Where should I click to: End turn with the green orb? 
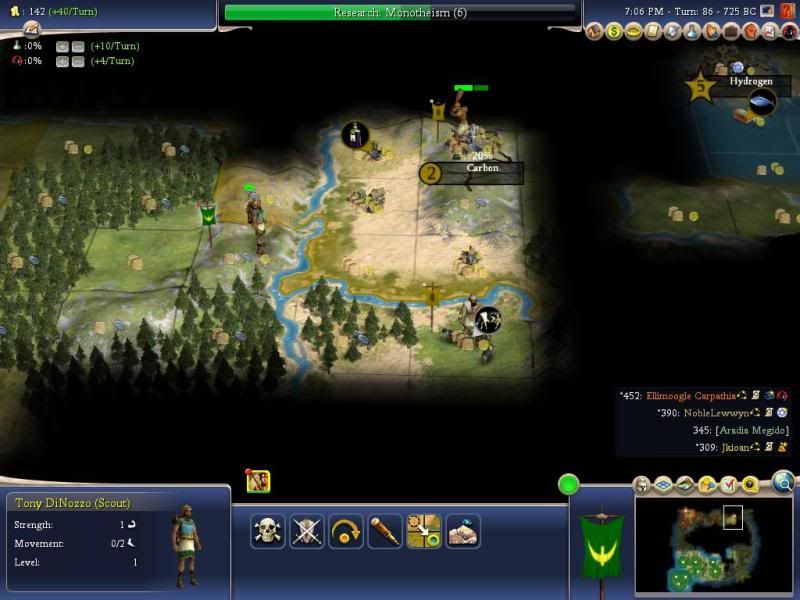click(569, 486)
